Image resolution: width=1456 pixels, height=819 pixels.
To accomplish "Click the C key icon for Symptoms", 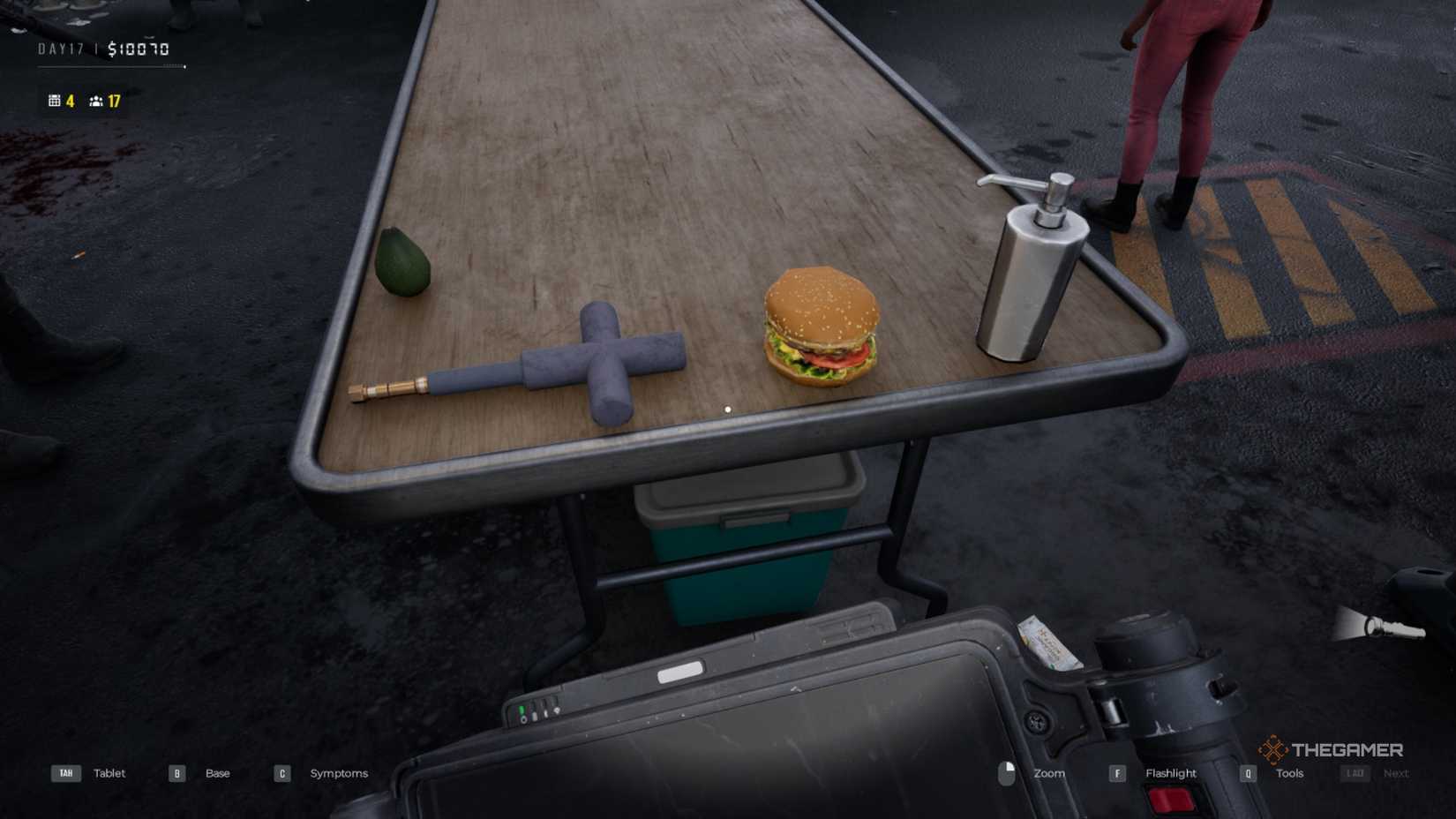I will click(281, 773).
